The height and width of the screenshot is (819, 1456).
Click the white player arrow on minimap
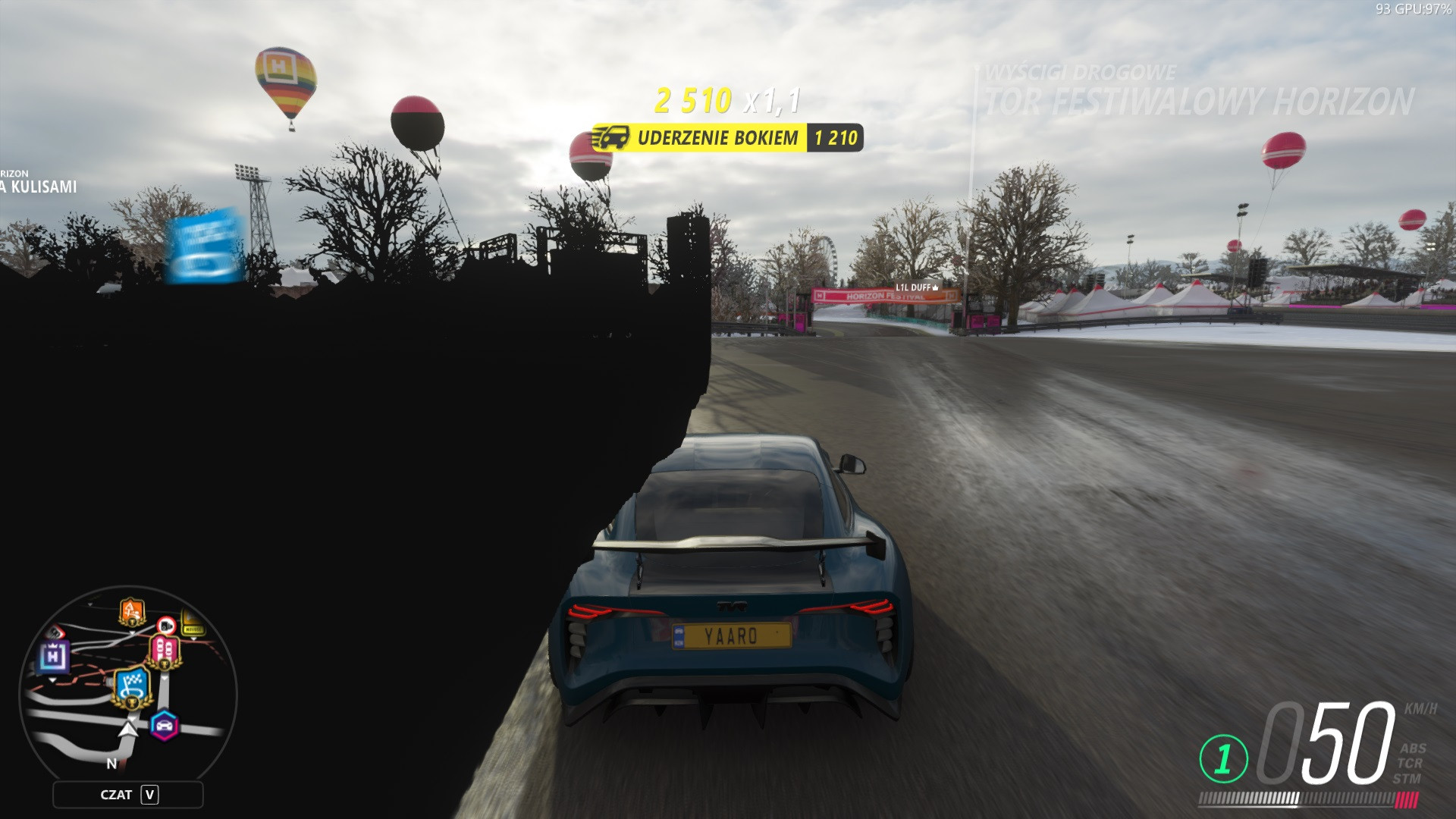click(x=129, y=730)
